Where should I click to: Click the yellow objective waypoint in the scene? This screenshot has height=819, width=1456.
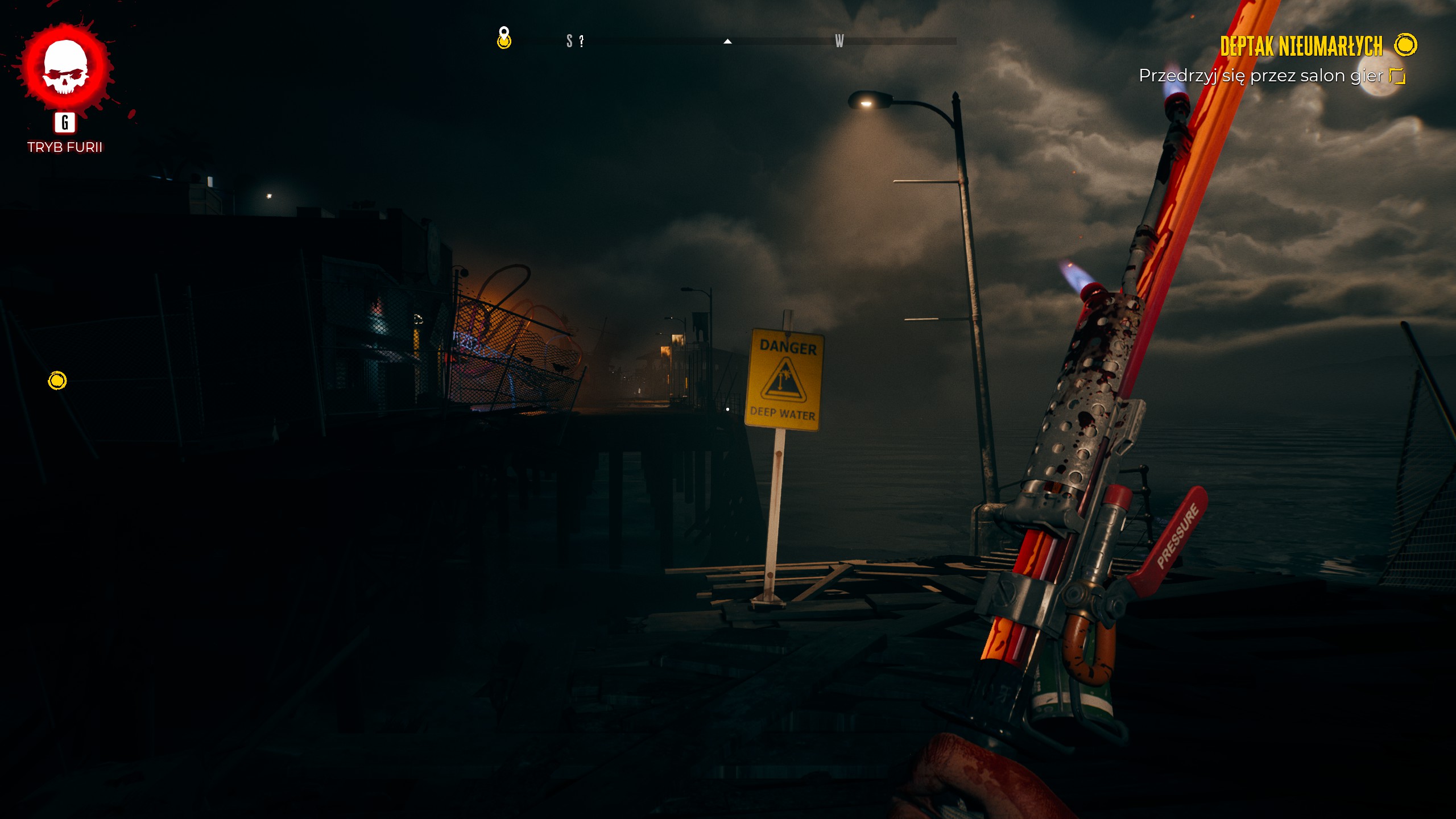point(57,380)
